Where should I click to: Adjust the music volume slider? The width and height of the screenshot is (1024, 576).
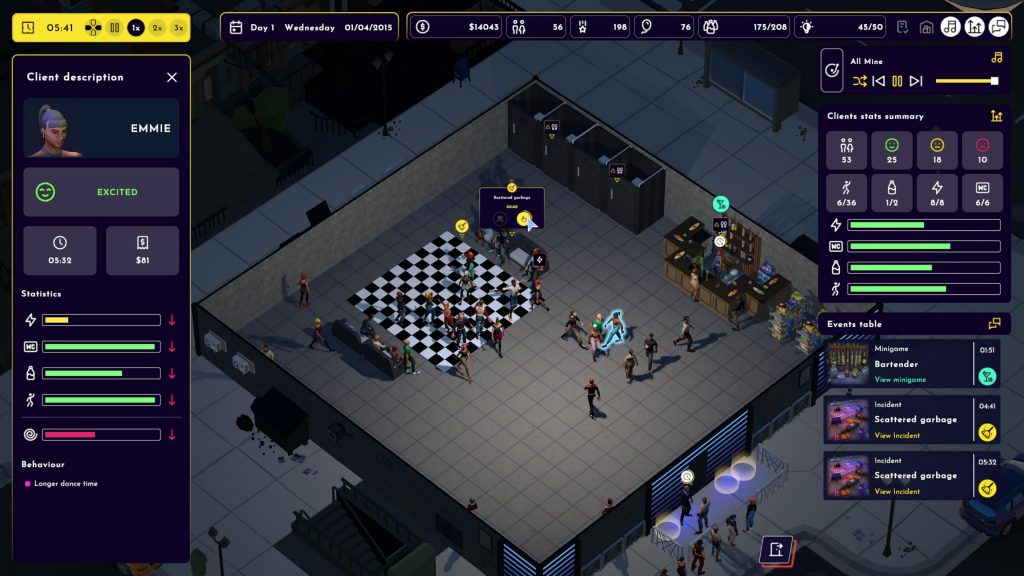point(966,81)
